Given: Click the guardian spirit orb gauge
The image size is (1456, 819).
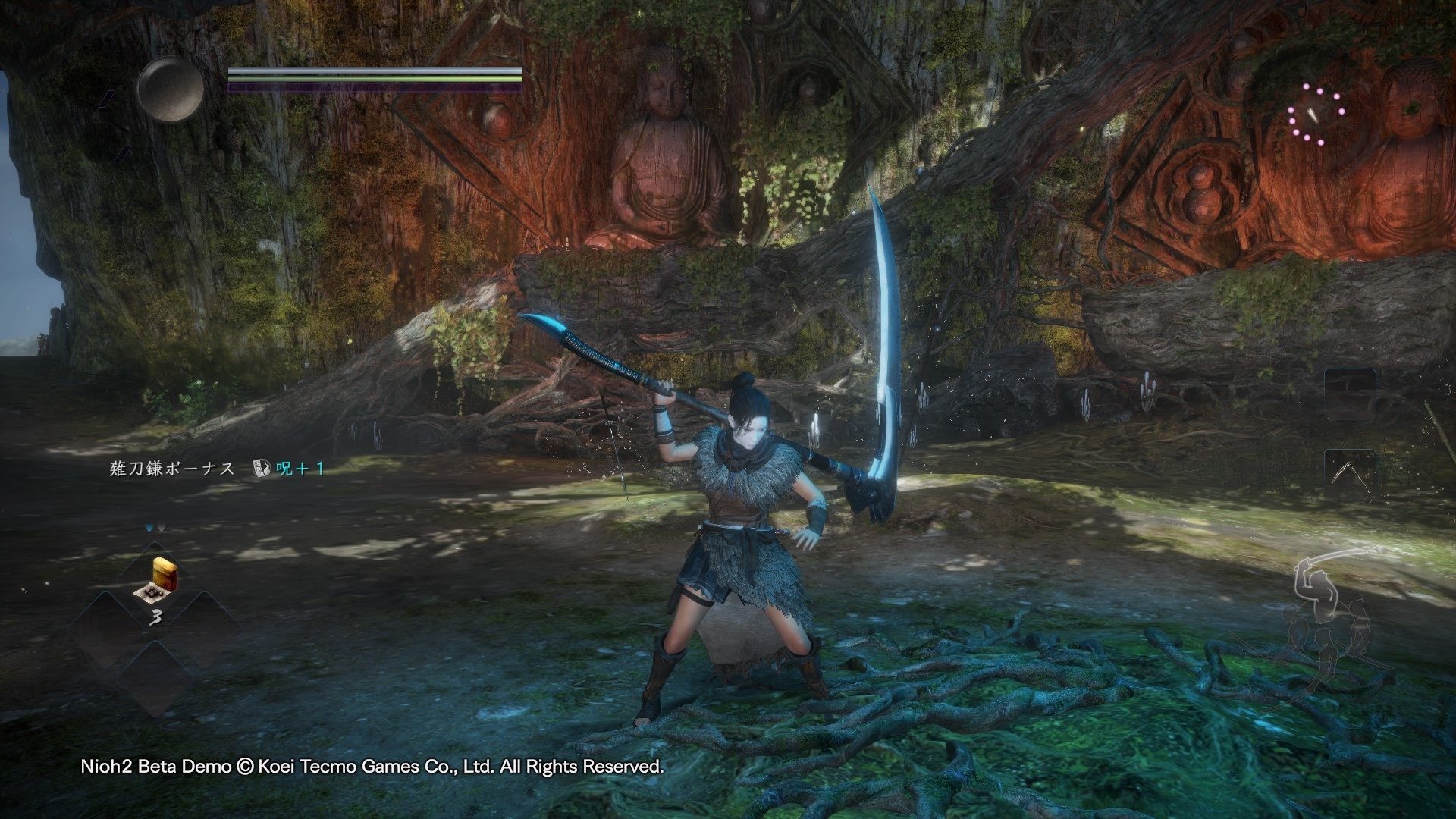Looking at the screenshot, I should tap(170, 89).
